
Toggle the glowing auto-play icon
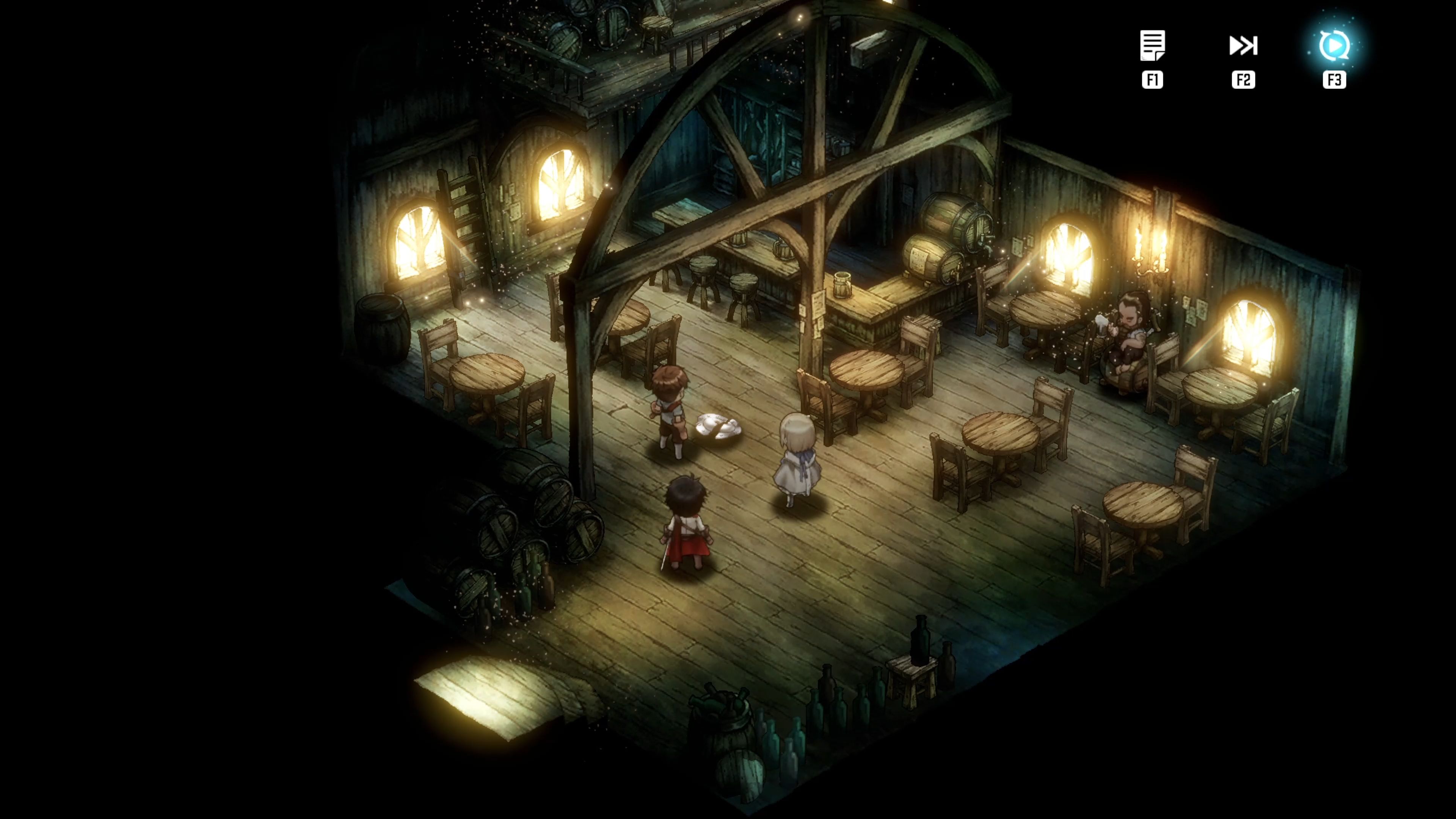click(x=1334, y=46)
